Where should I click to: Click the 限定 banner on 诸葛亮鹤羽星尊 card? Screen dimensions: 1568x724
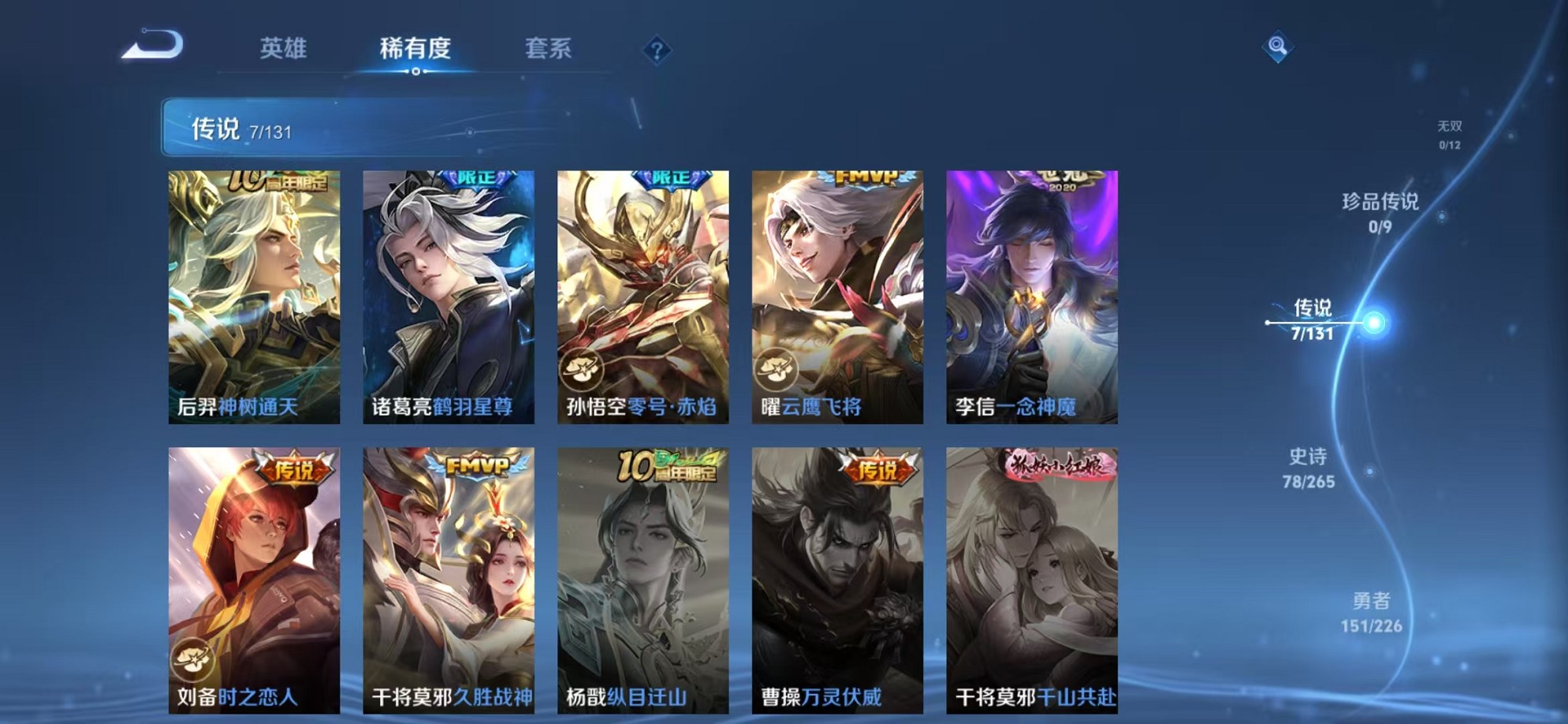479,178
